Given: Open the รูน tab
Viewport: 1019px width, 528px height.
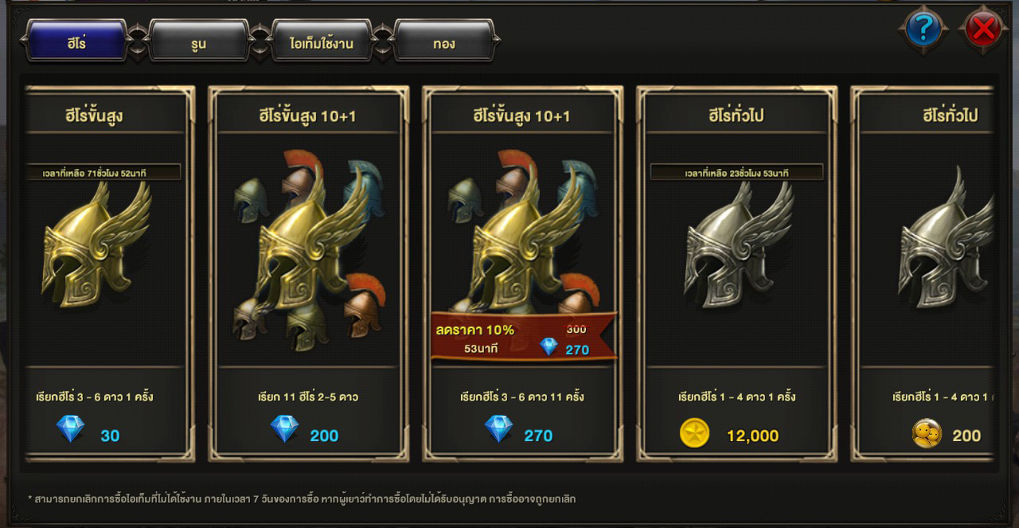Looking at the screenshot, I should coord(199,41).
